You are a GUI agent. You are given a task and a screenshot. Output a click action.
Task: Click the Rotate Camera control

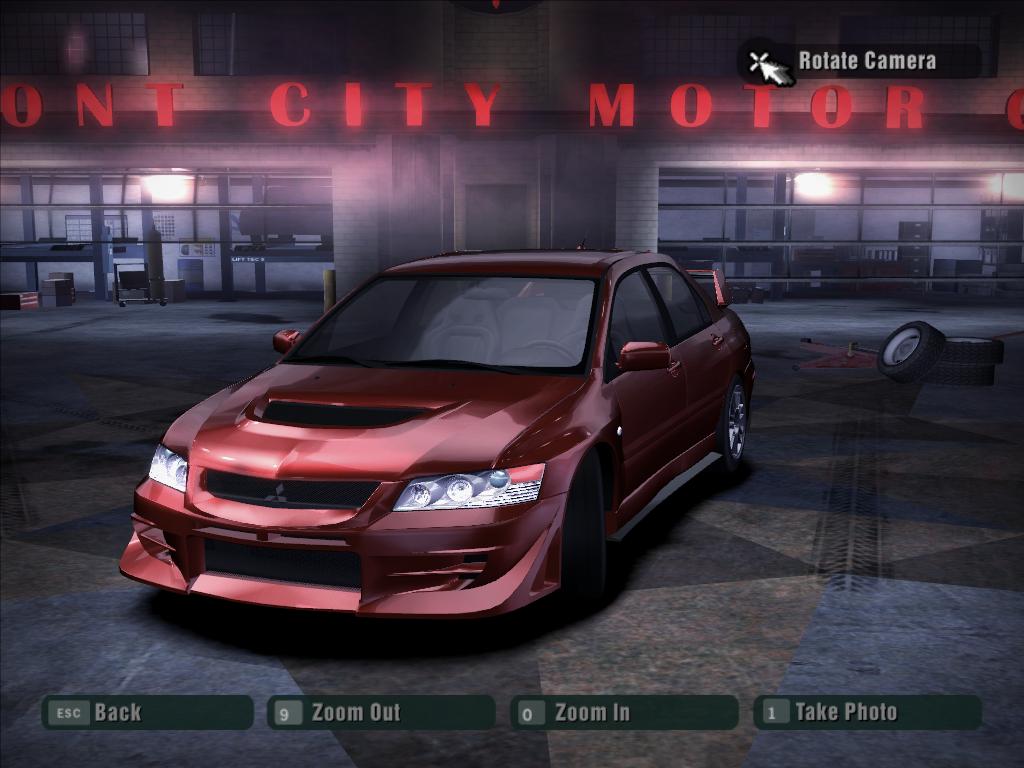[x=858, y=61]
